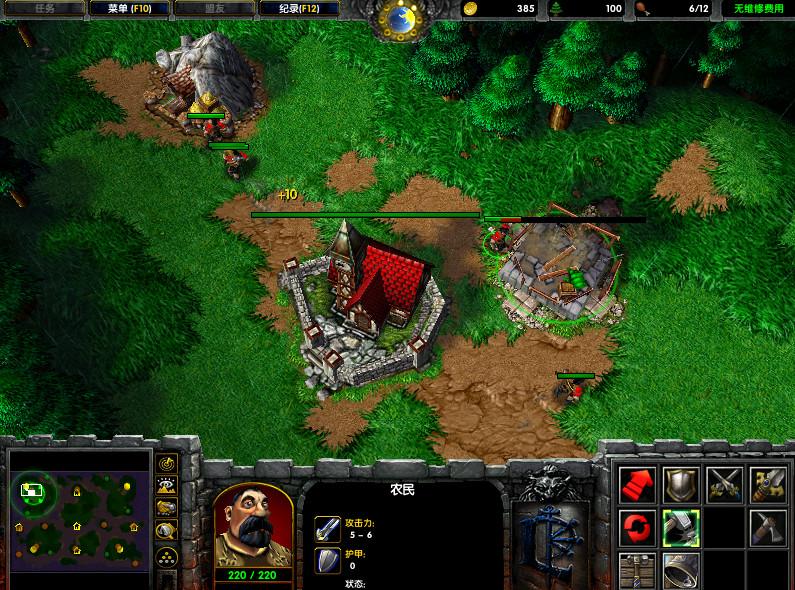The height and width of the screenshot is (590, 795).
Task: Activate the shield Hold Position command
Action: tap(681, 484)
